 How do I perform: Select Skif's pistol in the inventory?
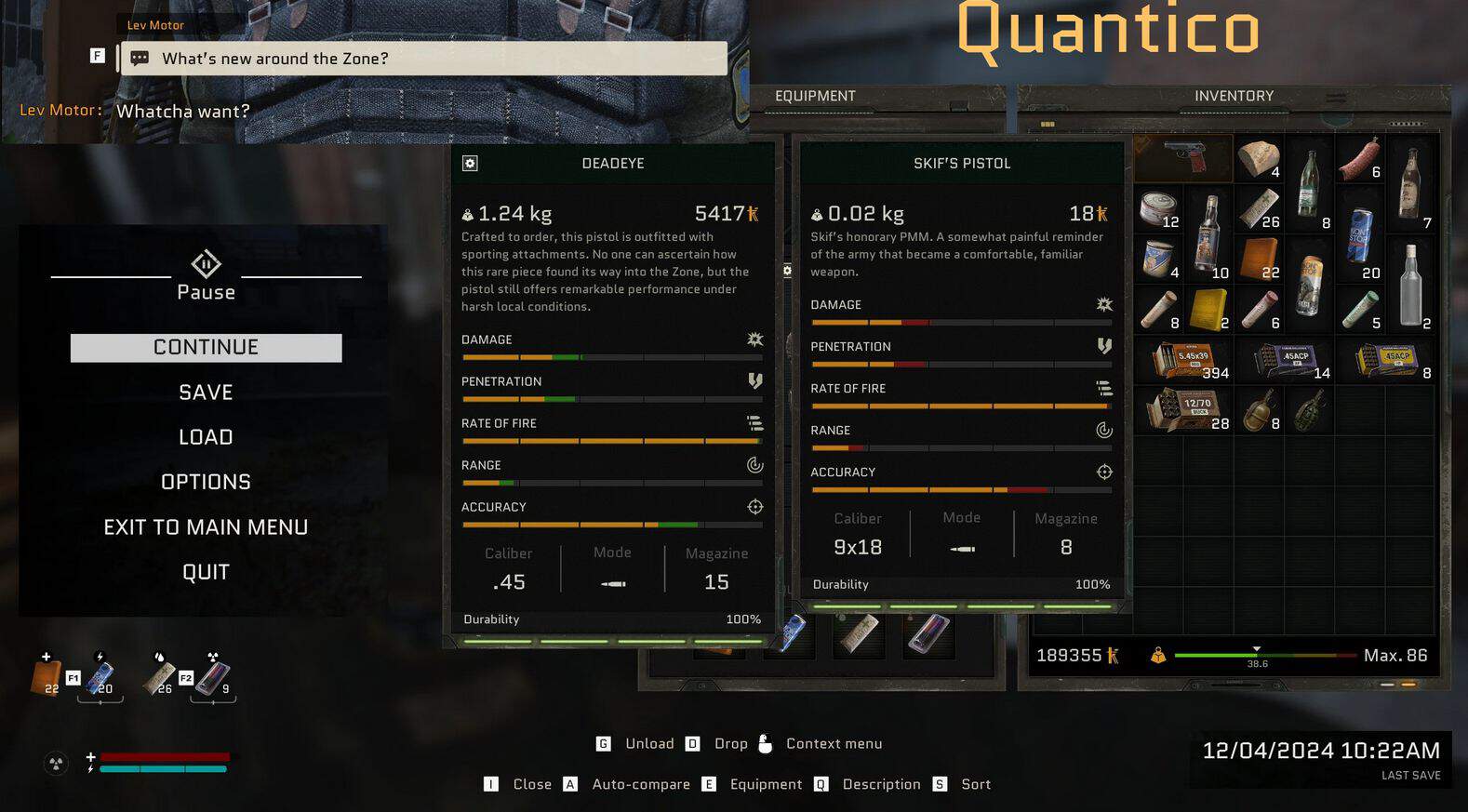coord(1183,157)
